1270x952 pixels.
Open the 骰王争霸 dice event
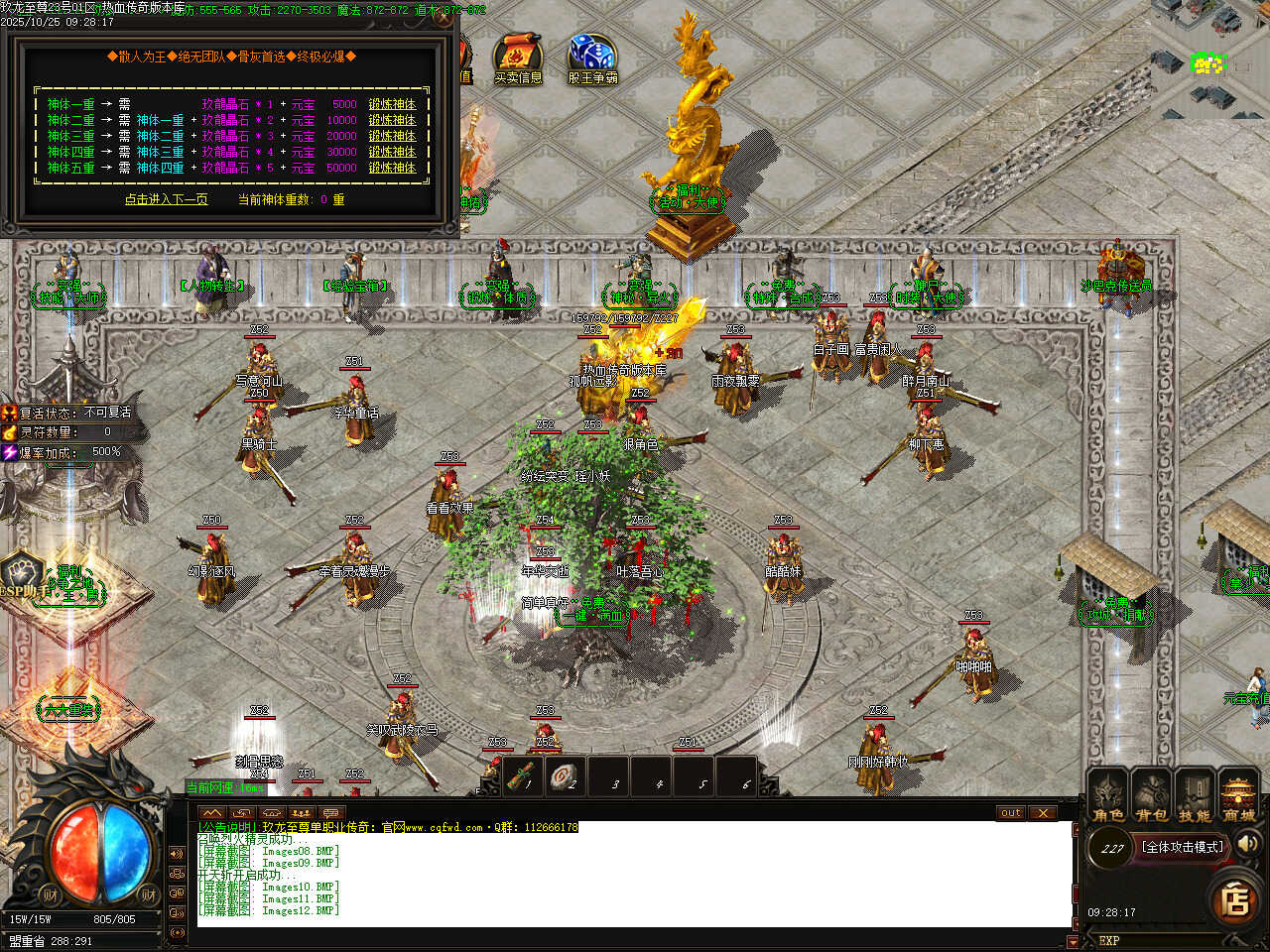(592, 58)
